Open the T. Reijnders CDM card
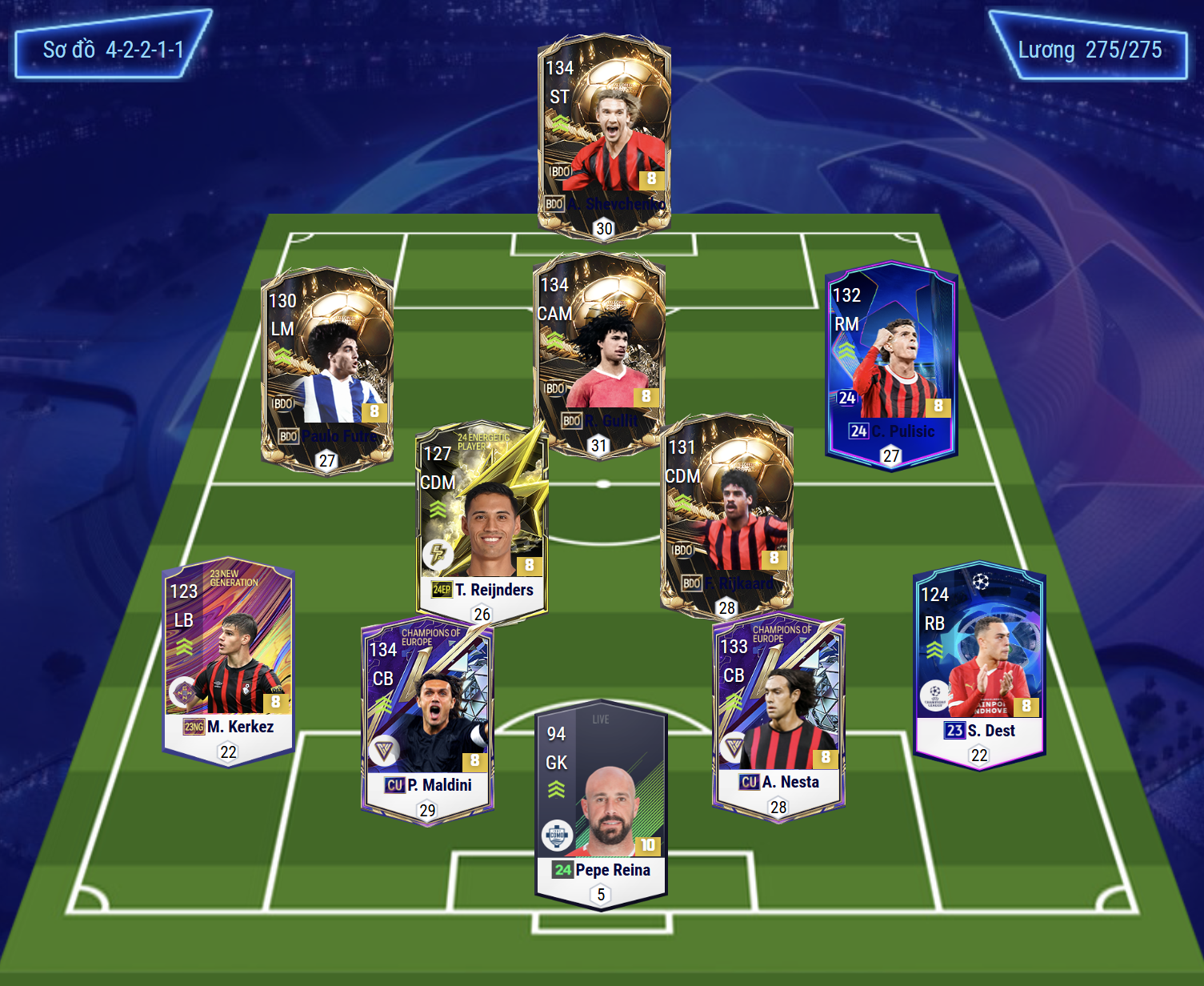Image resolution: width=1204 pixels, height=986 pixels. (x=482, y=520)
